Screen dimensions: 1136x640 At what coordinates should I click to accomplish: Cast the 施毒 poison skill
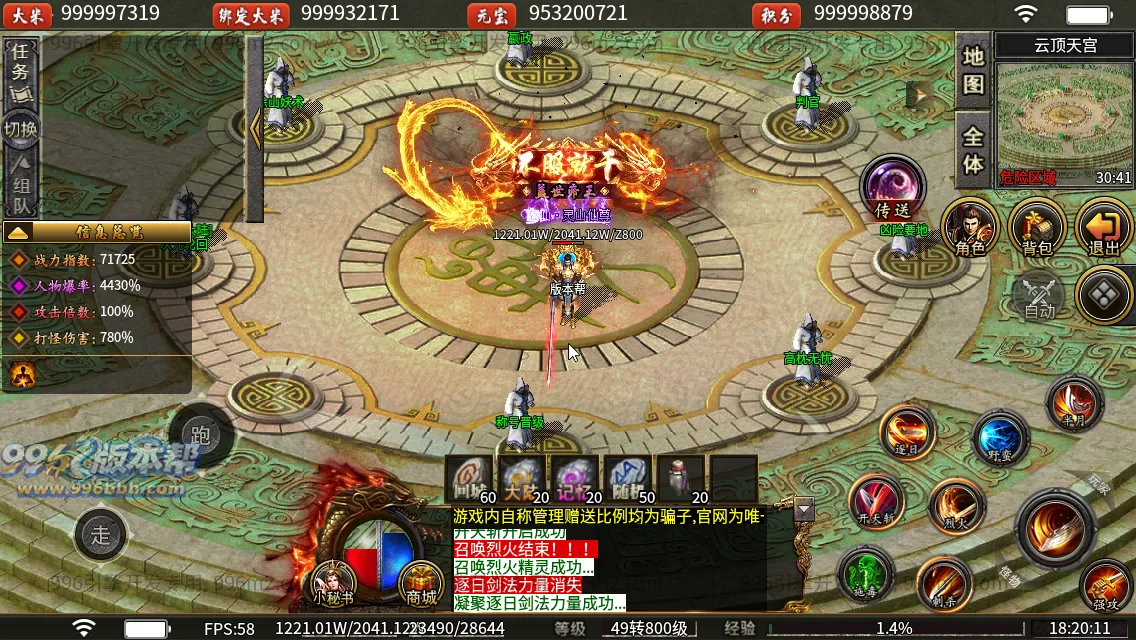tap(865, 574)
